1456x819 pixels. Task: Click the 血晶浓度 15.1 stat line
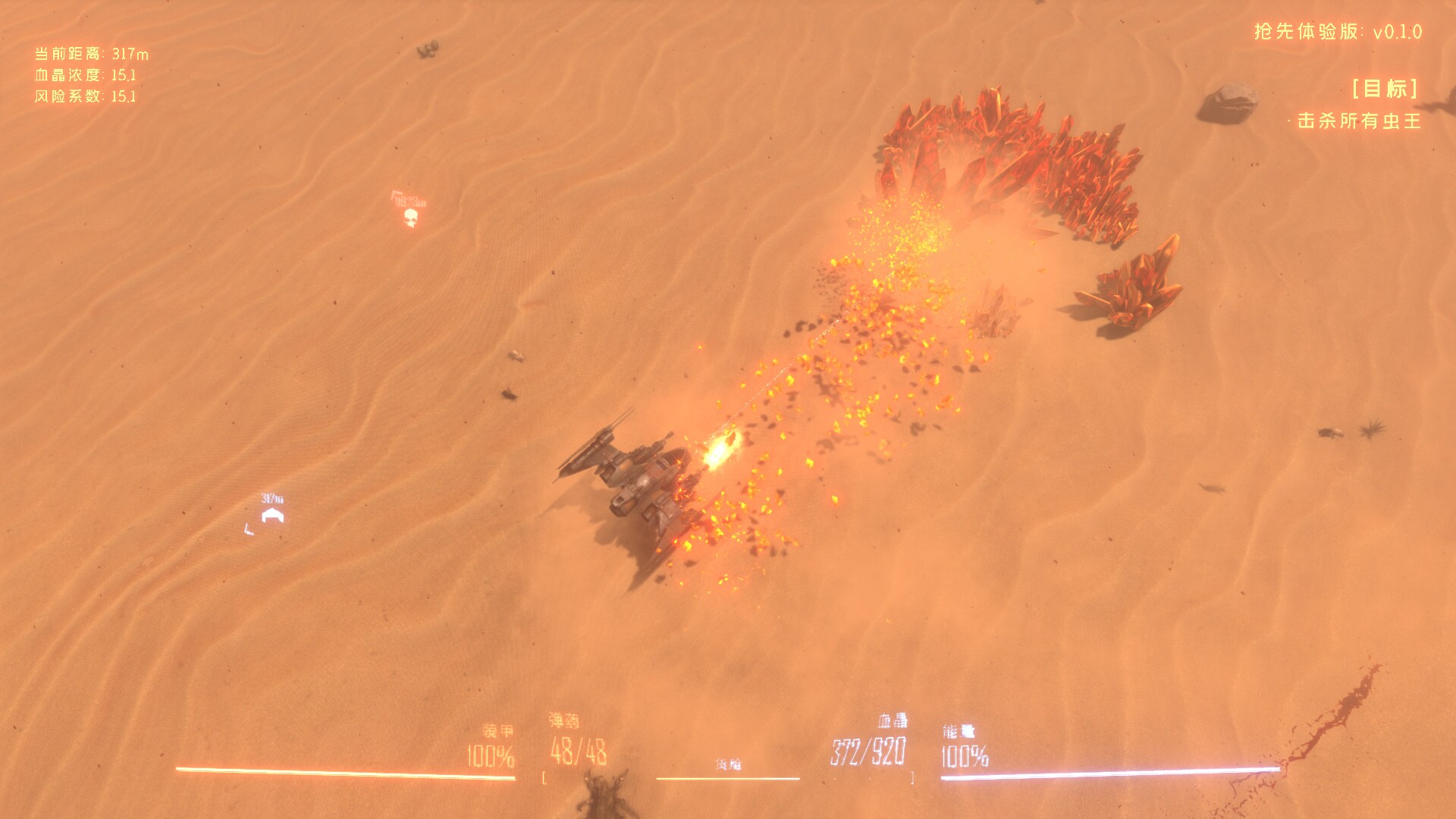pyautogui.click(x=86, y=76)
